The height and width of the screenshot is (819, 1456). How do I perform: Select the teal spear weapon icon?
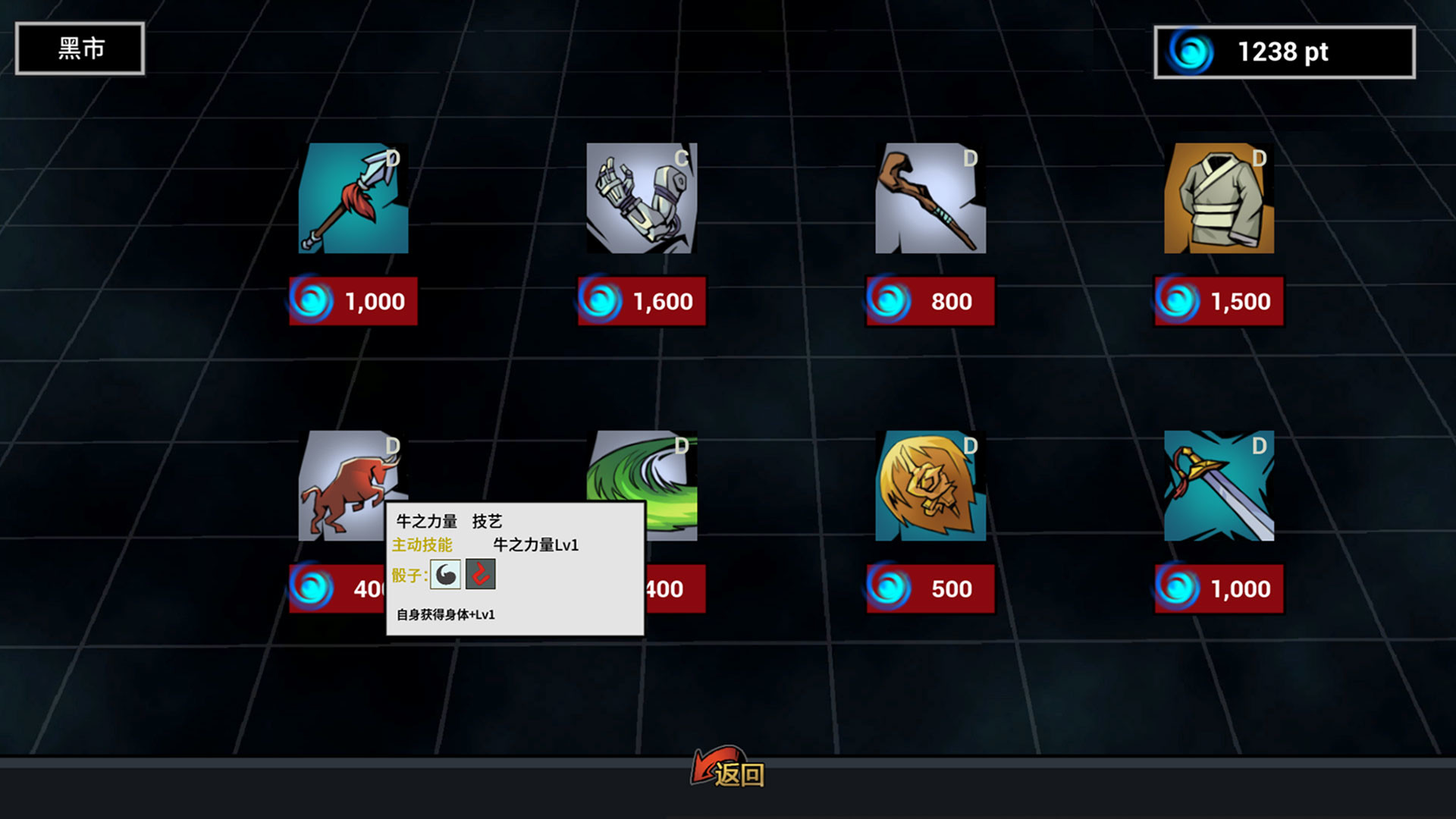[353, 199]
